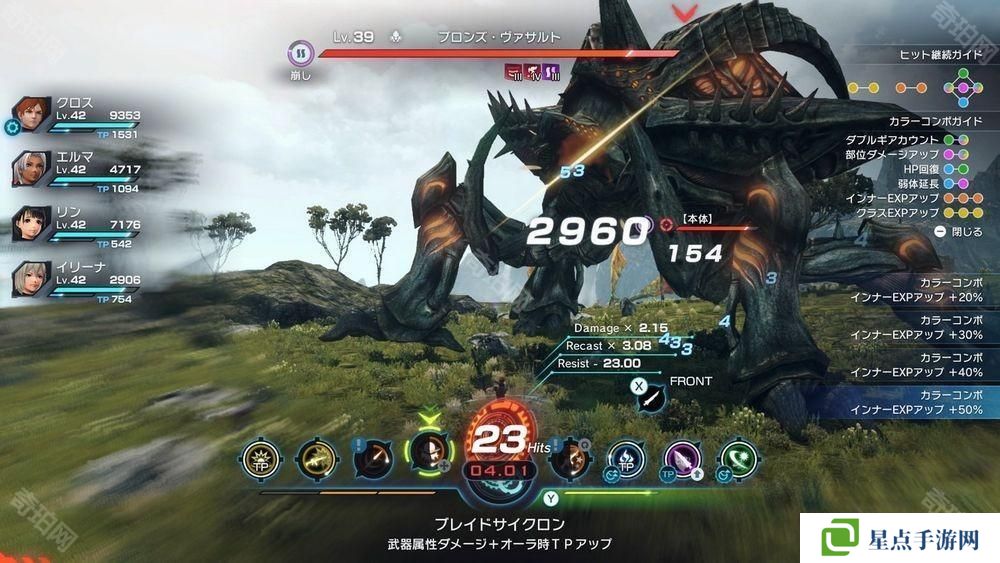The image size is (1000, 563).
Task: Use the yellow ranged gun art
Action: click(315, 458)
